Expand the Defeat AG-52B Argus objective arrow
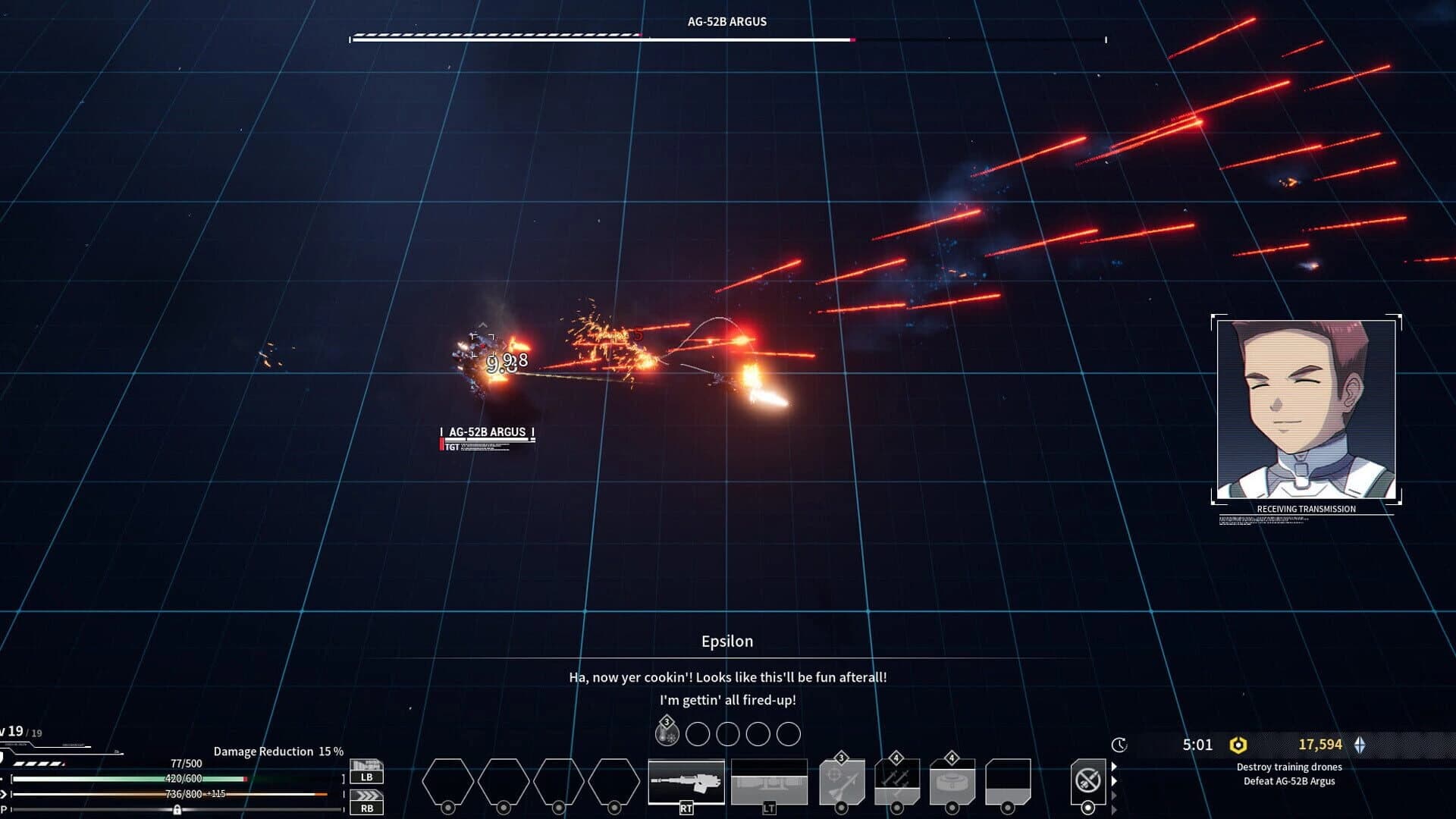Screen dimensions: 1456x819 tap(1113, 780)
